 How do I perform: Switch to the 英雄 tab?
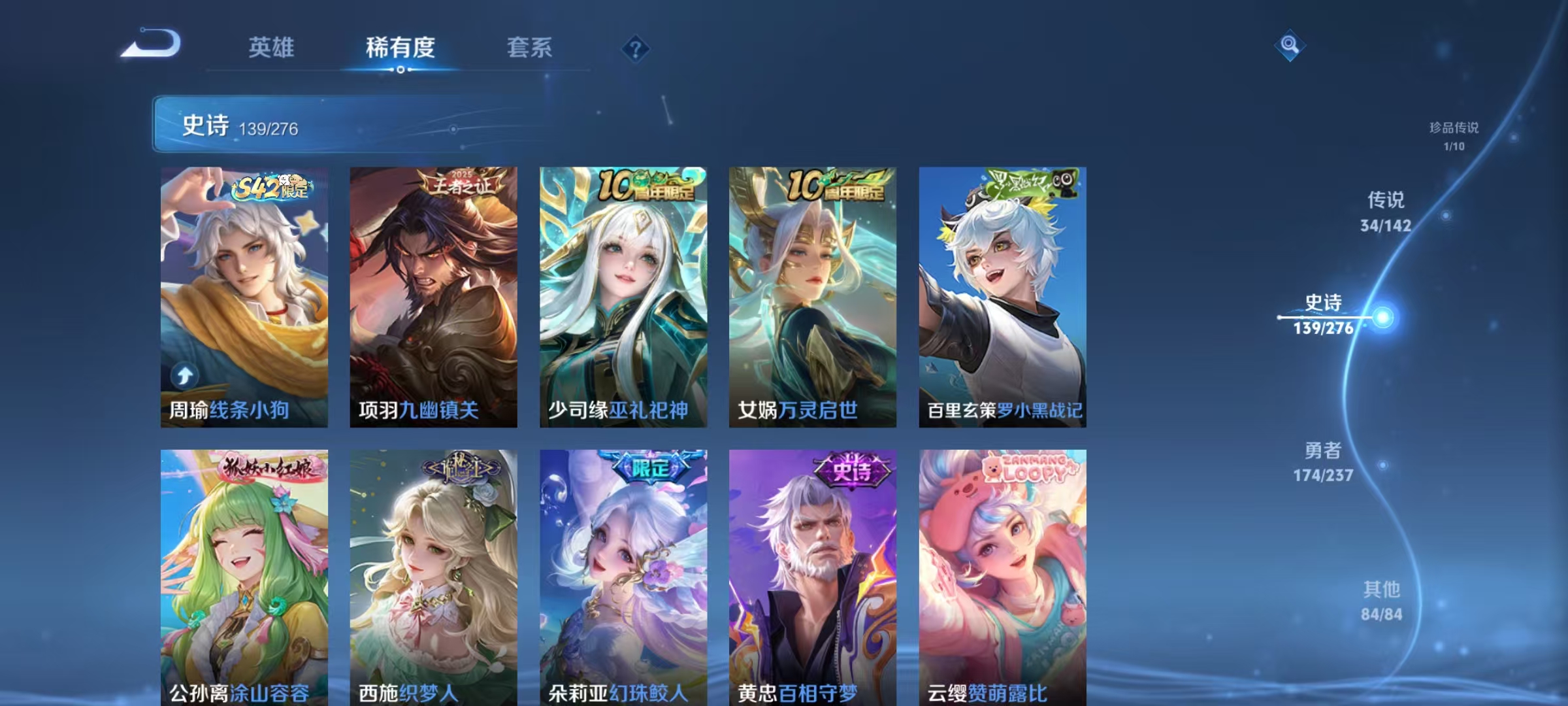click(x=272, y=48)
